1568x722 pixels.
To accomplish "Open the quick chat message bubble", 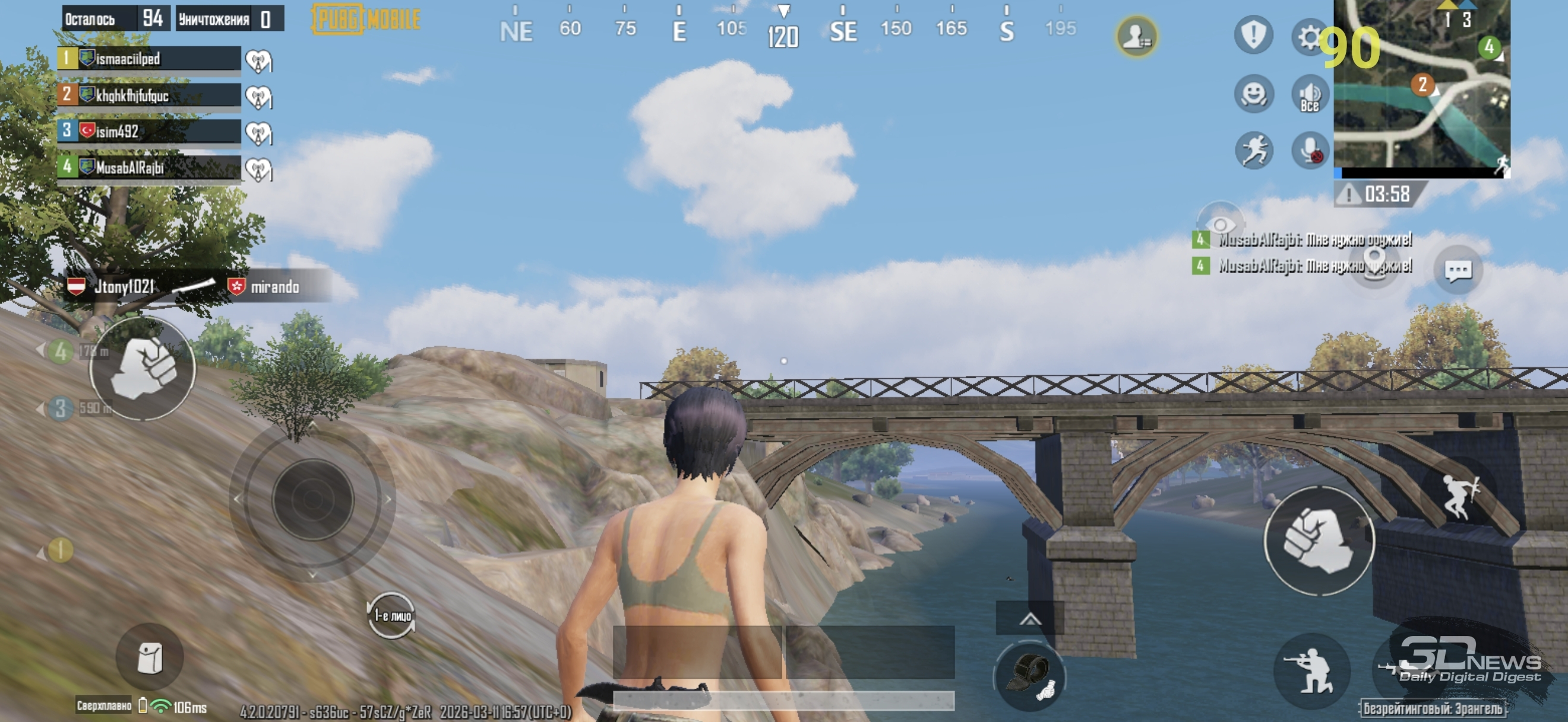I will [x=1458, y=270].
